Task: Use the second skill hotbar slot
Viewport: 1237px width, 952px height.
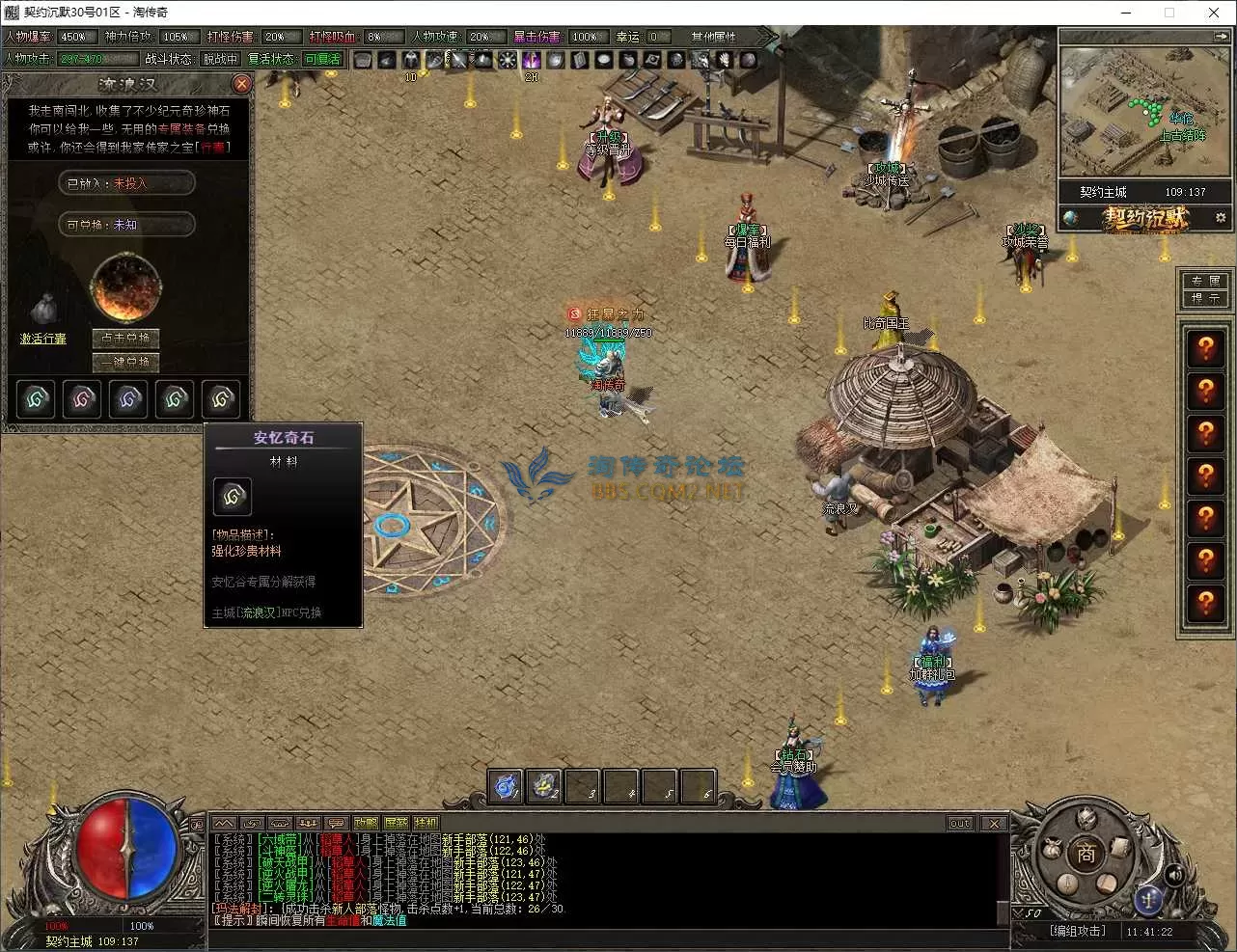Action: pyautogui.click(x=545, y=786)
